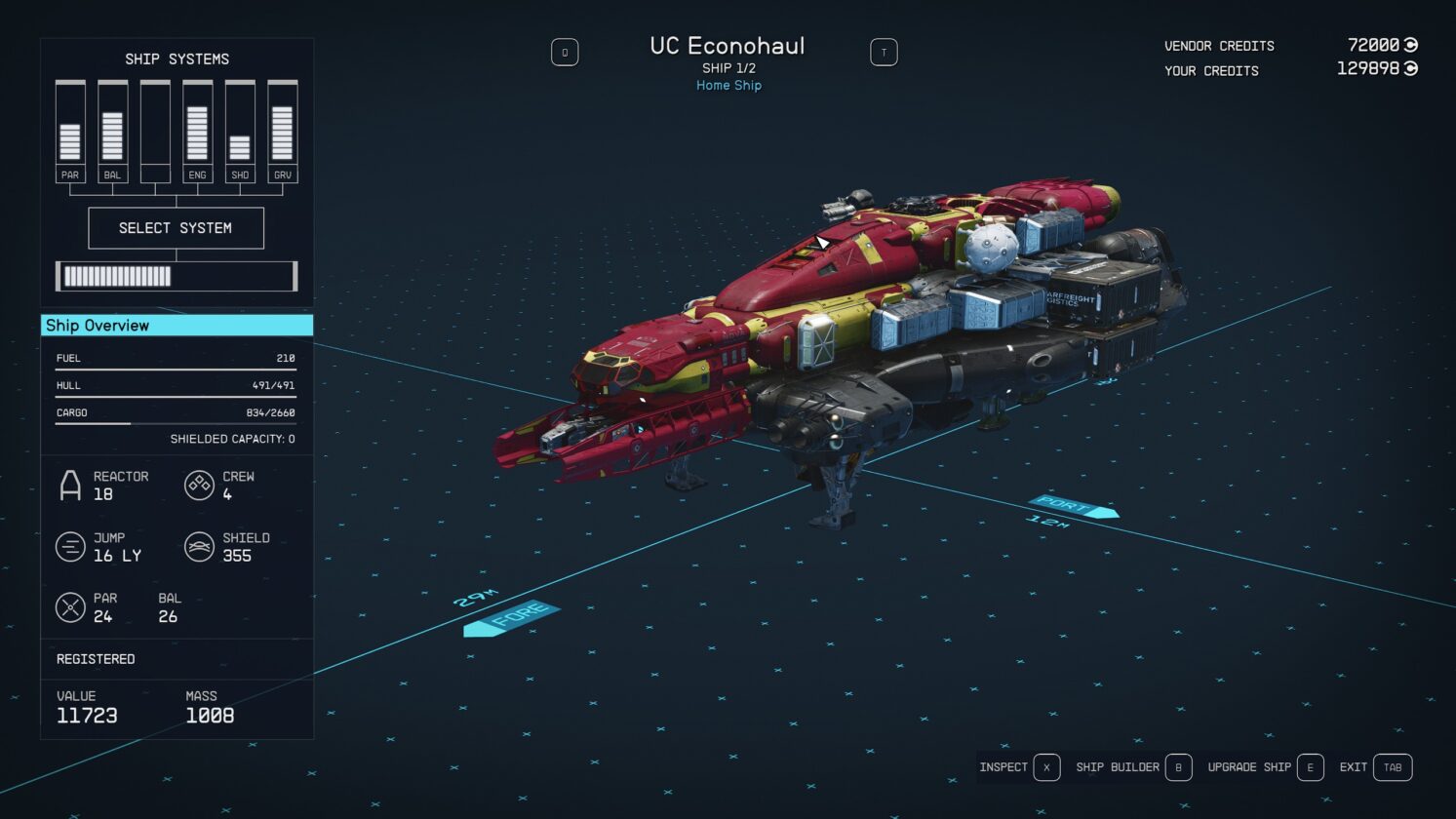
Task: Click the Shield icon showing 355
Action: 199,546
